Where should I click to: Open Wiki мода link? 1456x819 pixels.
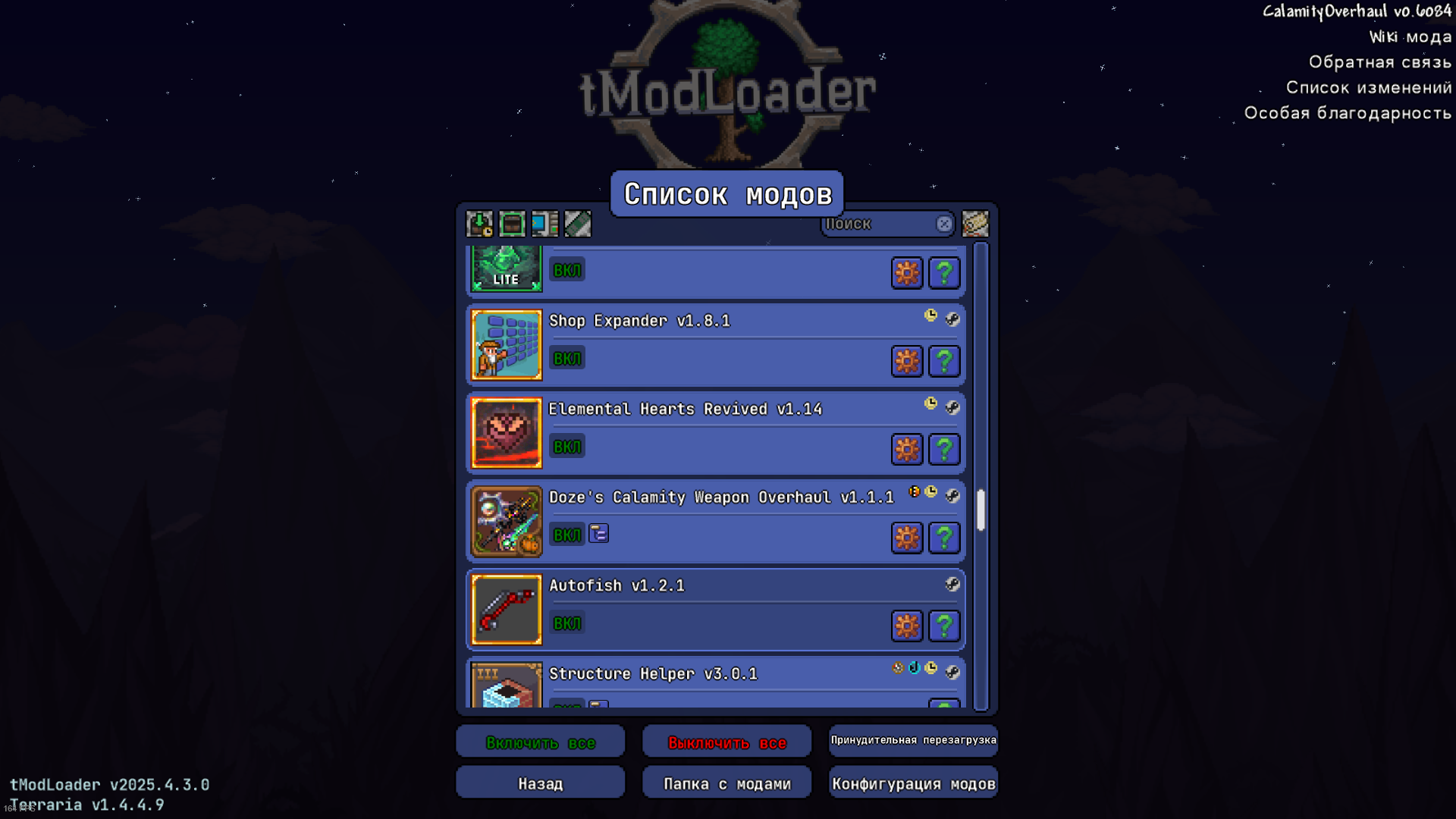click(x=1410, y=37)
